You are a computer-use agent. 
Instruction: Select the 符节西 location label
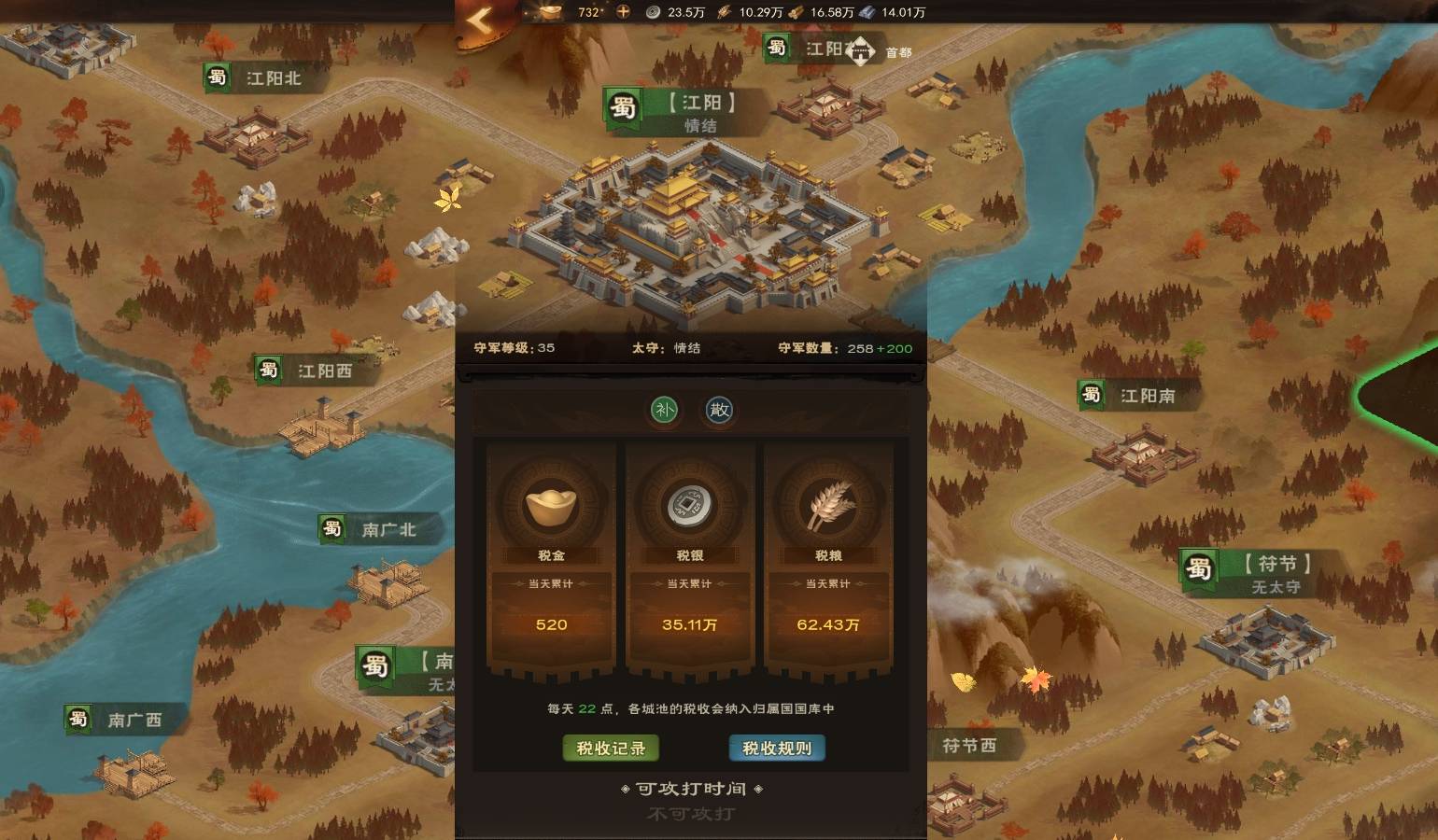[x=968, y=746]
